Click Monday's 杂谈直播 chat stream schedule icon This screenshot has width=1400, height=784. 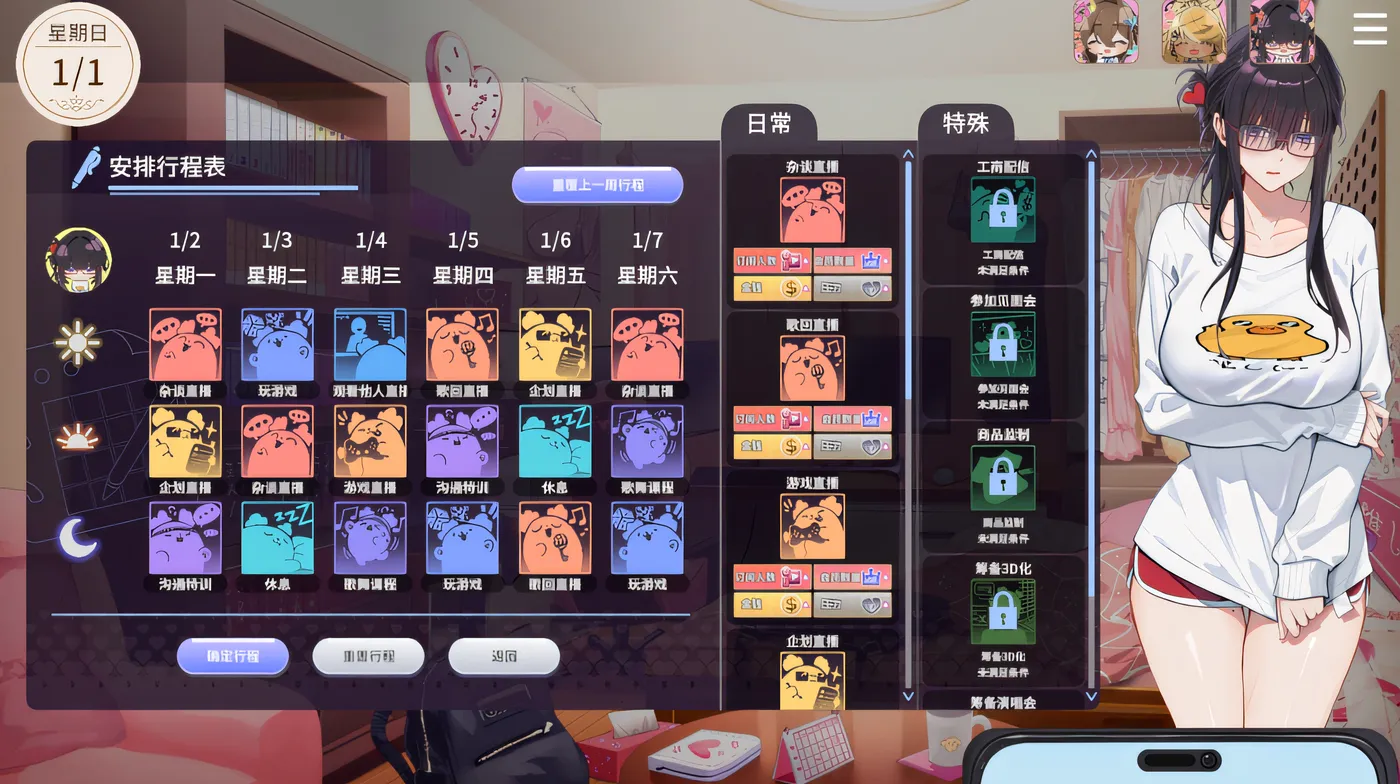(x=184, y=344)
